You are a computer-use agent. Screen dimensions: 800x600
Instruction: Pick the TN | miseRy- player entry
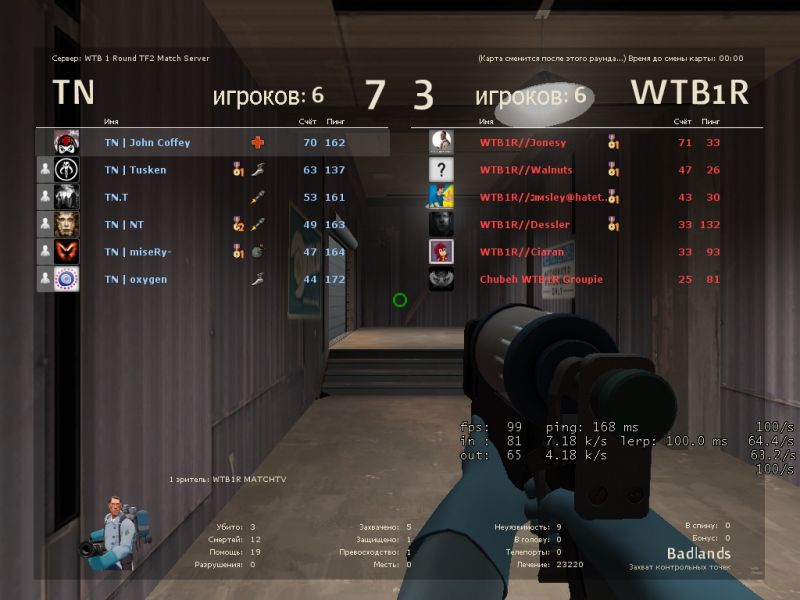pyautogui.click(x=138, y=252)
